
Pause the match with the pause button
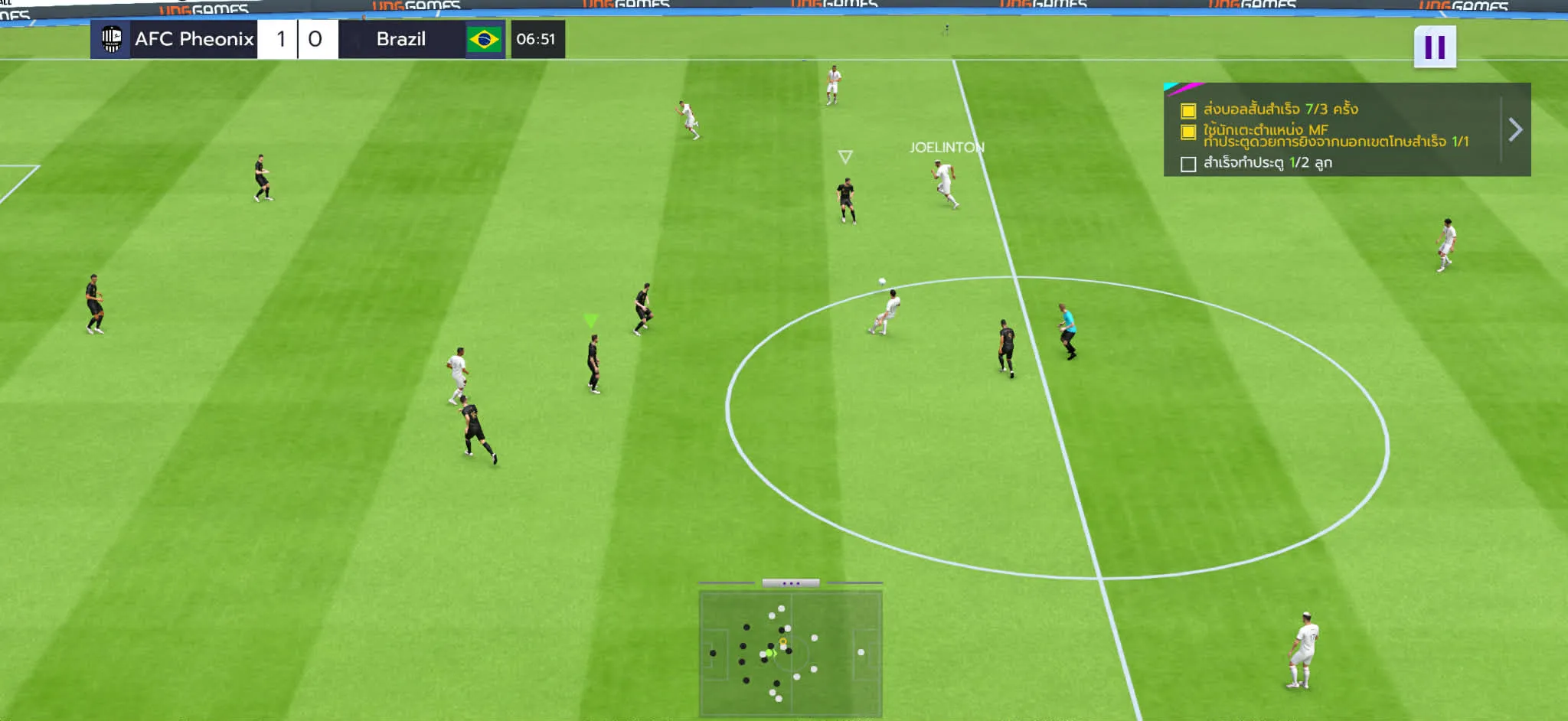coord(1434,47)
